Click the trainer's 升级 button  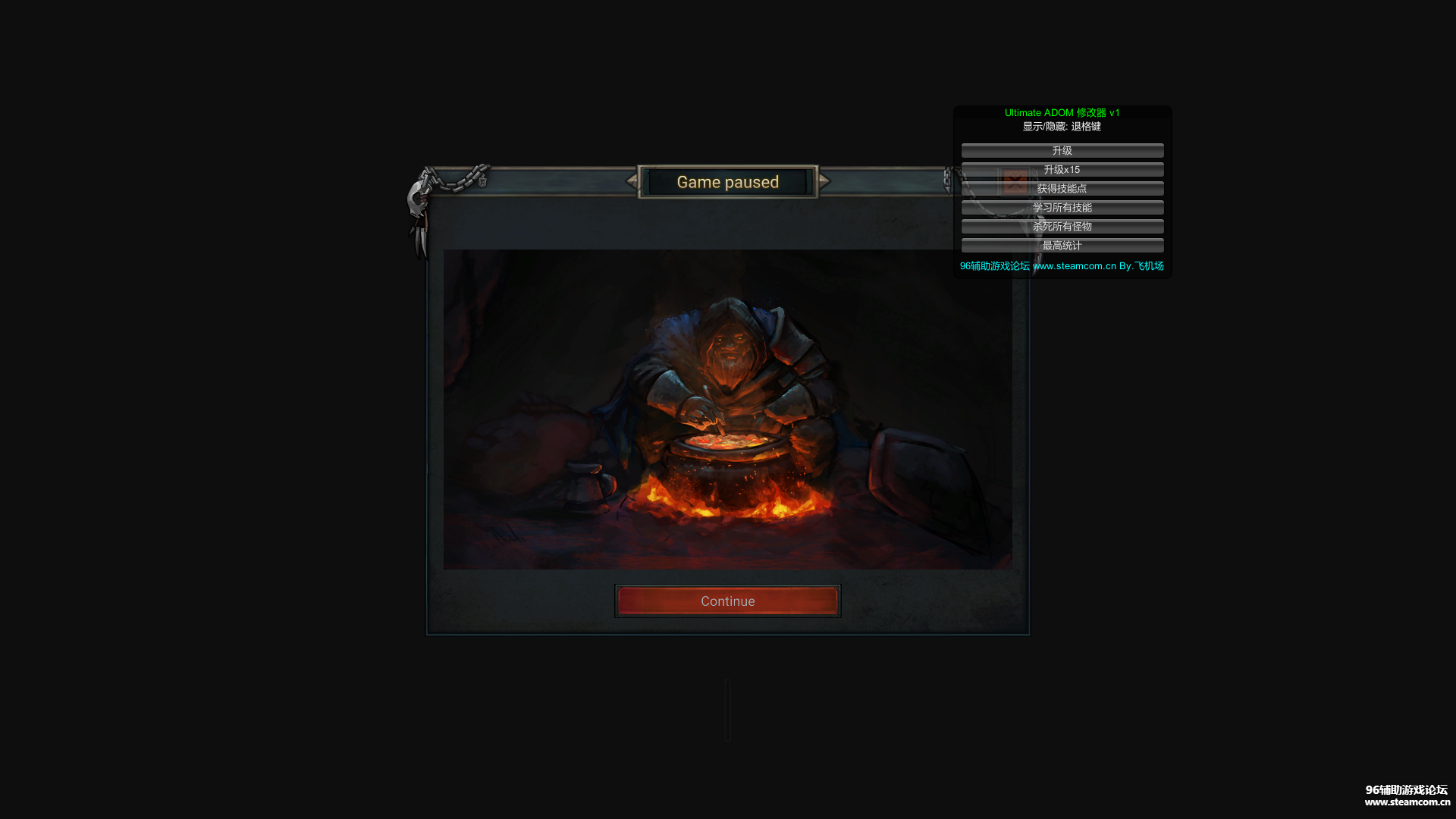coord(1062,151)
